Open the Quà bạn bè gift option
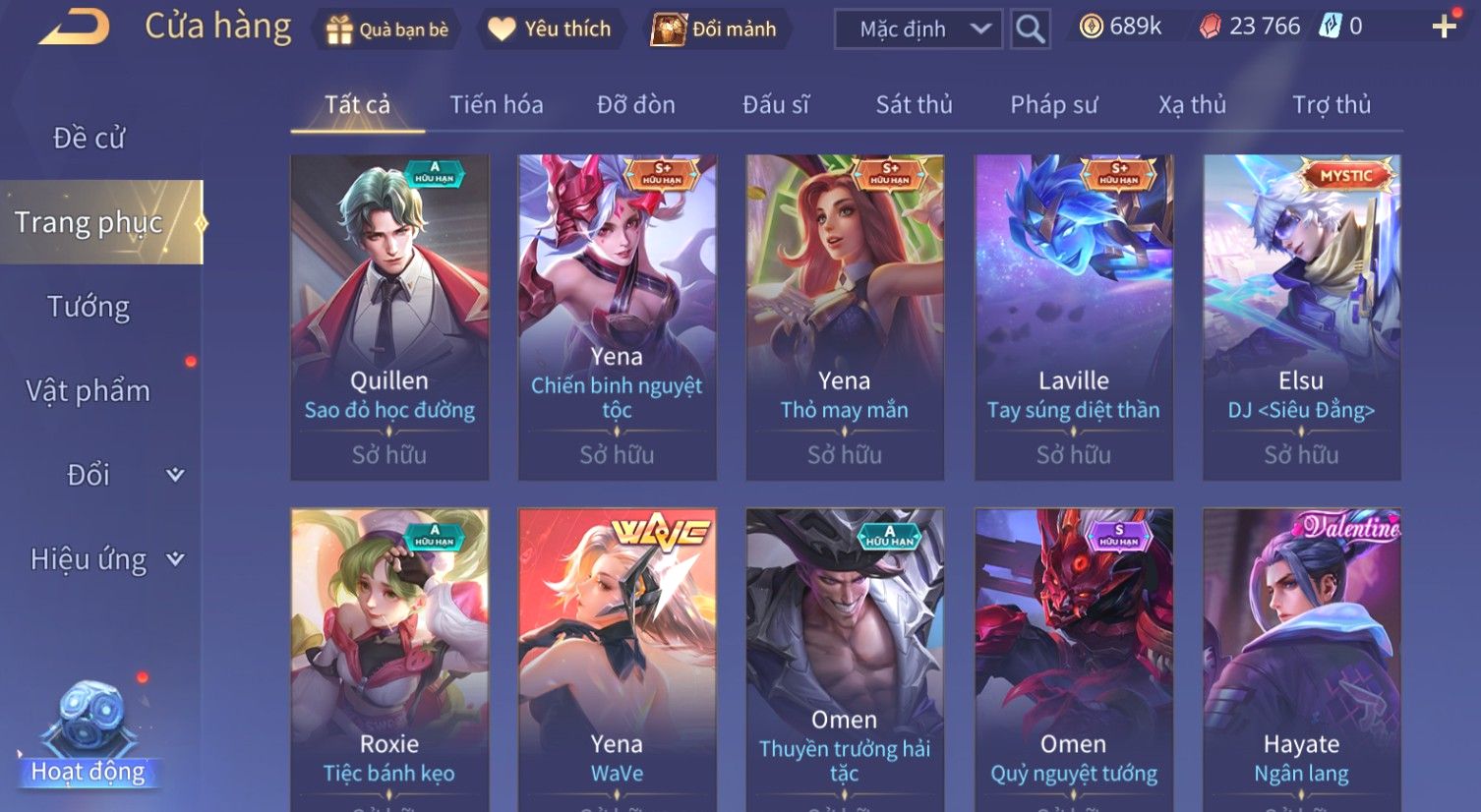Screen dimensions: 1481x812 click(x=386, y=29)
